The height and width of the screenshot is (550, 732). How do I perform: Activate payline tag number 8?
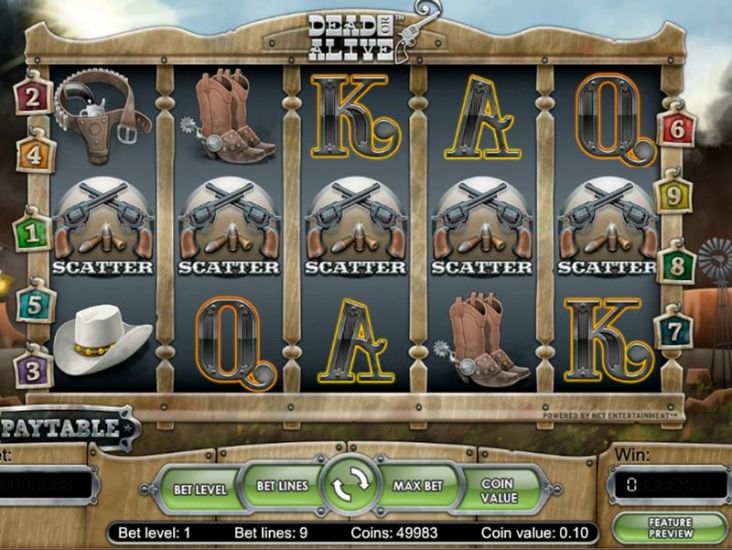pos(677,266)
